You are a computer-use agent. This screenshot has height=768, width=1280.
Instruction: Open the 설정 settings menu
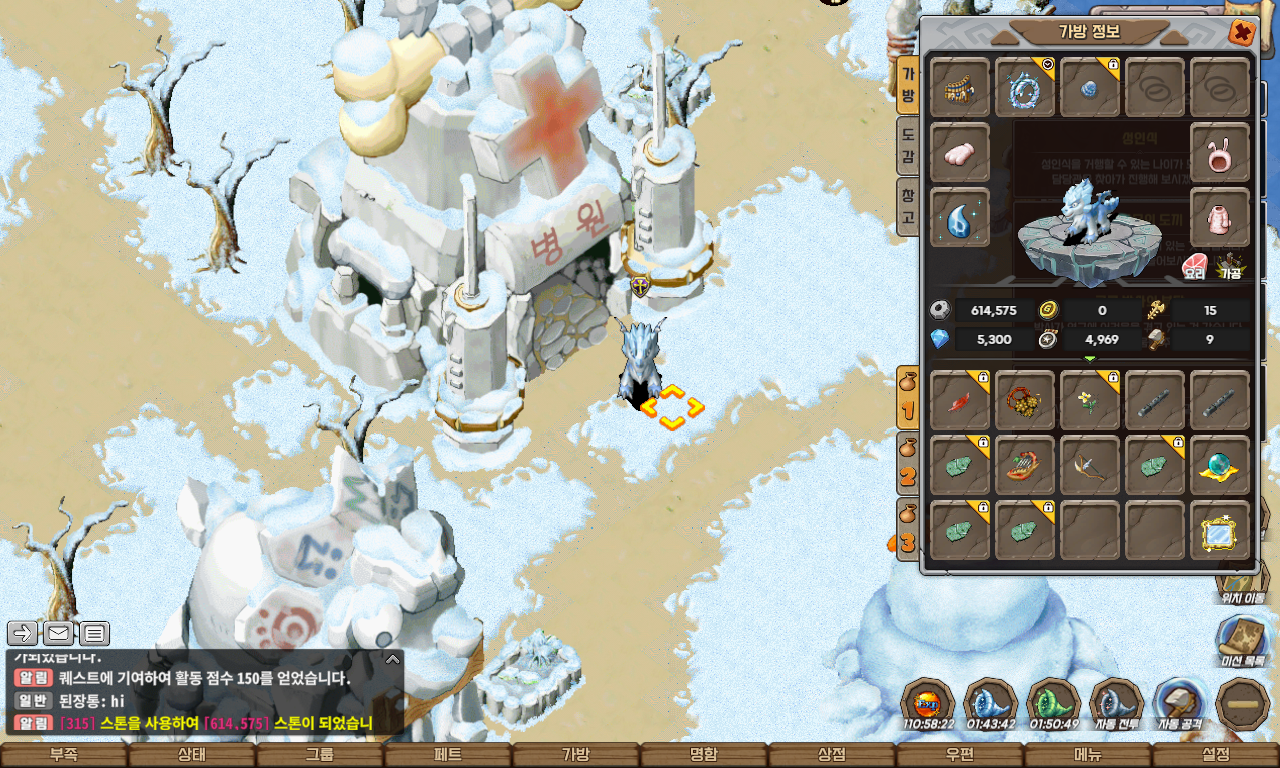coord(1216,755)
